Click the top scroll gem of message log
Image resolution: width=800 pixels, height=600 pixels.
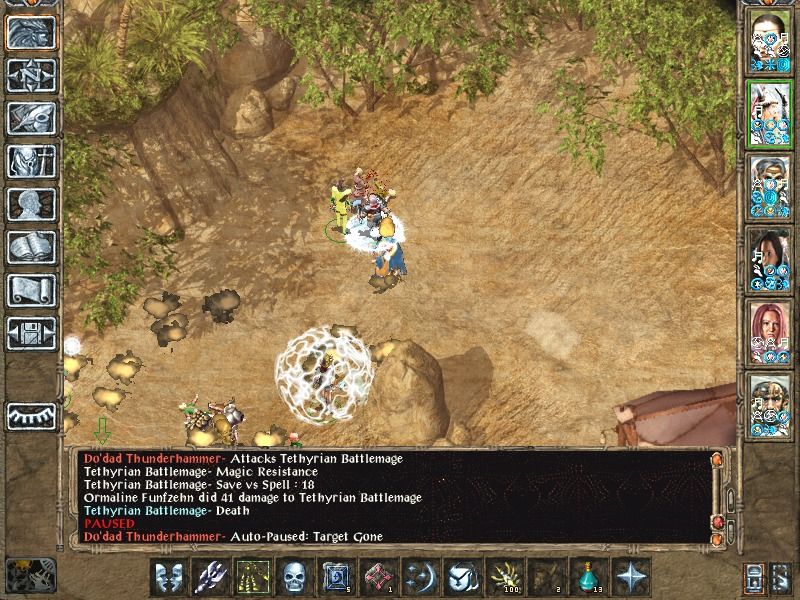point(716,460)
